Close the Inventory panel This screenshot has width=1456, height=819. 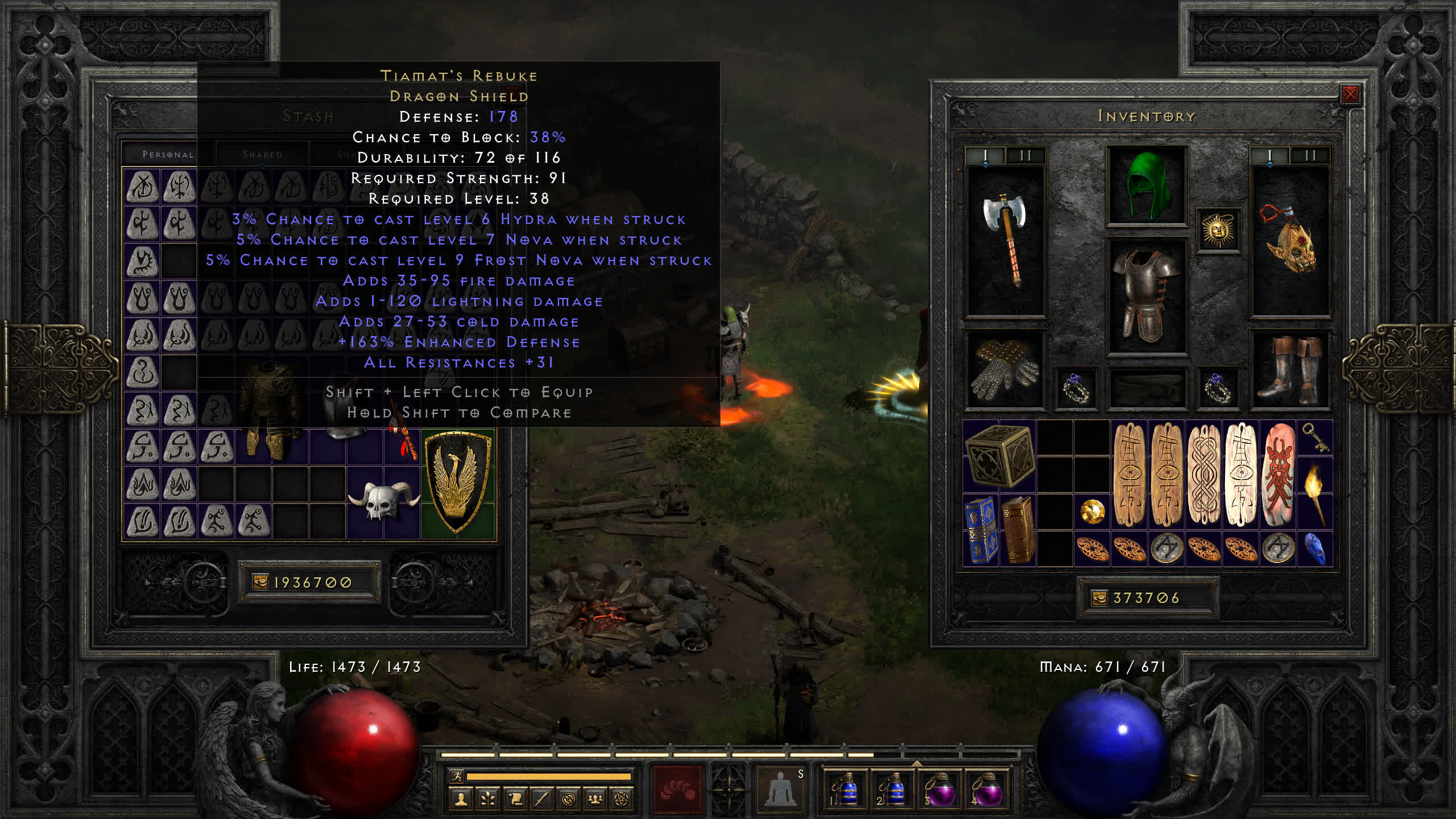pos(1350,94)
